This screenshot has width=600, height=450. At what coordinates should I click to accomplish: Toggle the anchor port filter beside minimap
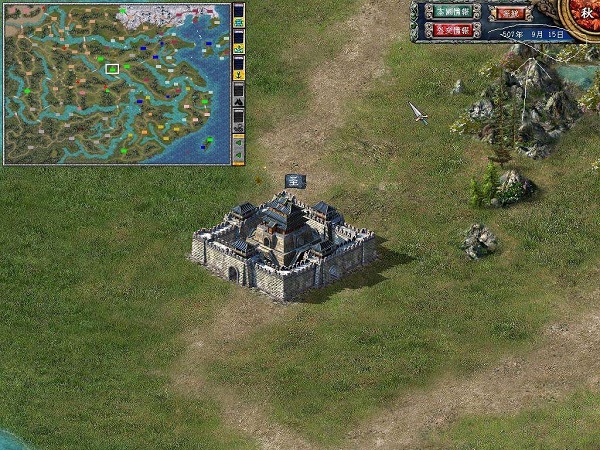[239, 74]
